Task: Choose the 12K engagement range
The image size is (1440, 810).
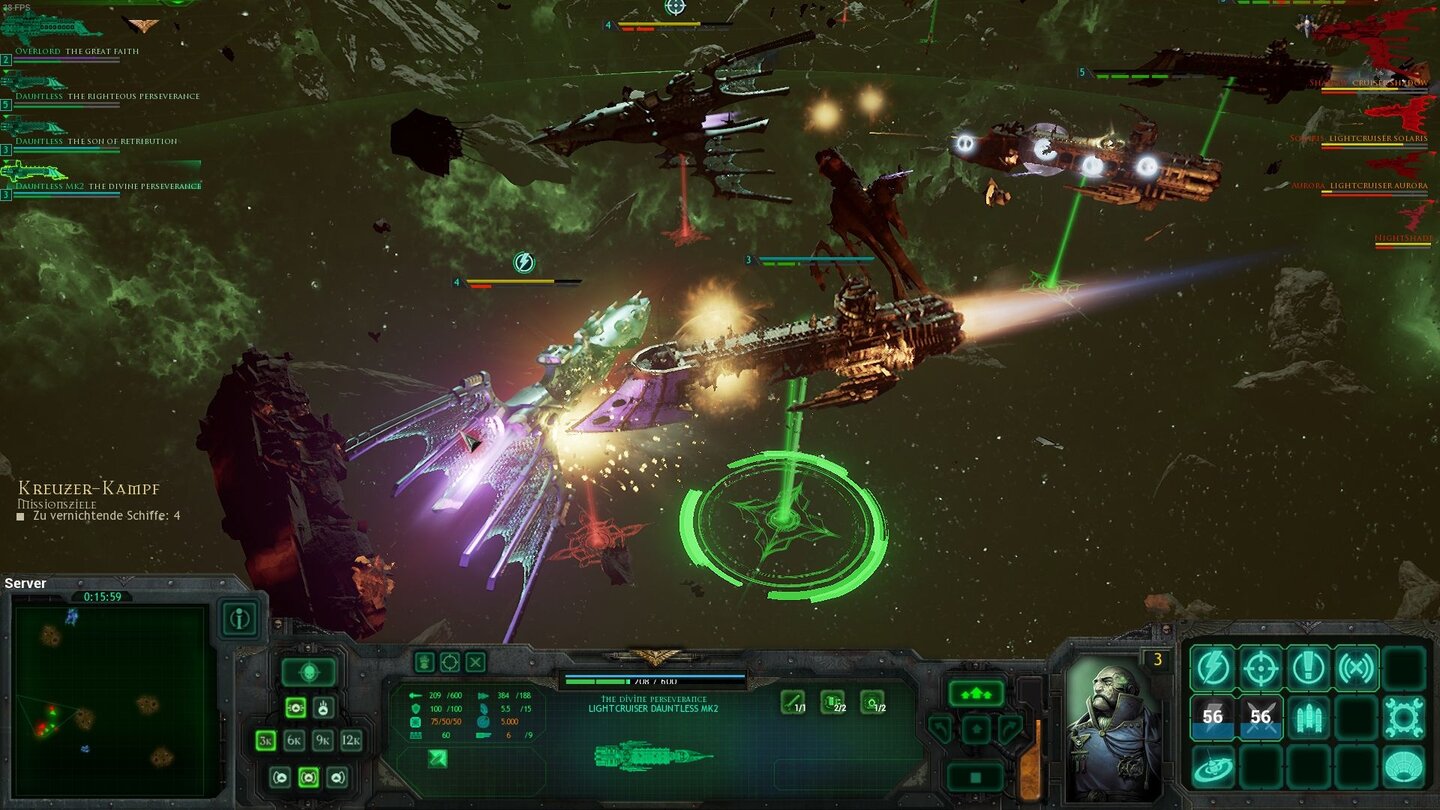Action: coord(351,741)
